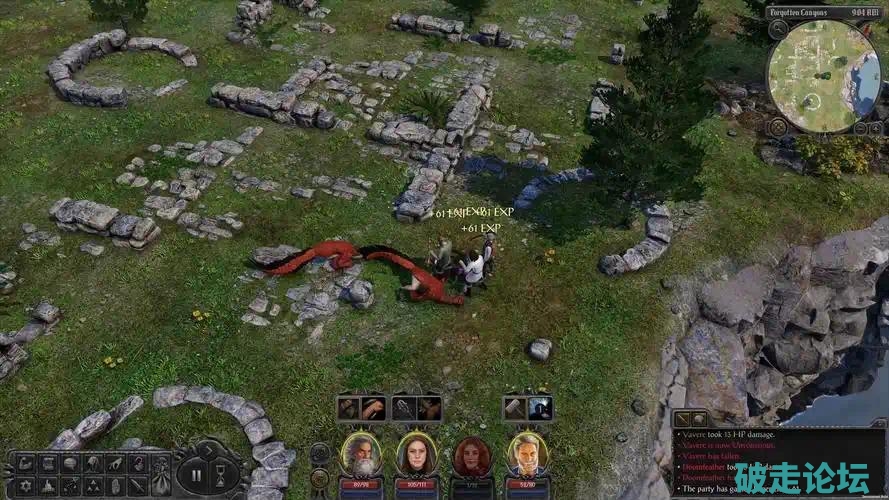
Task: Switch to the combat log speech tab
Action: pos(699,419)
